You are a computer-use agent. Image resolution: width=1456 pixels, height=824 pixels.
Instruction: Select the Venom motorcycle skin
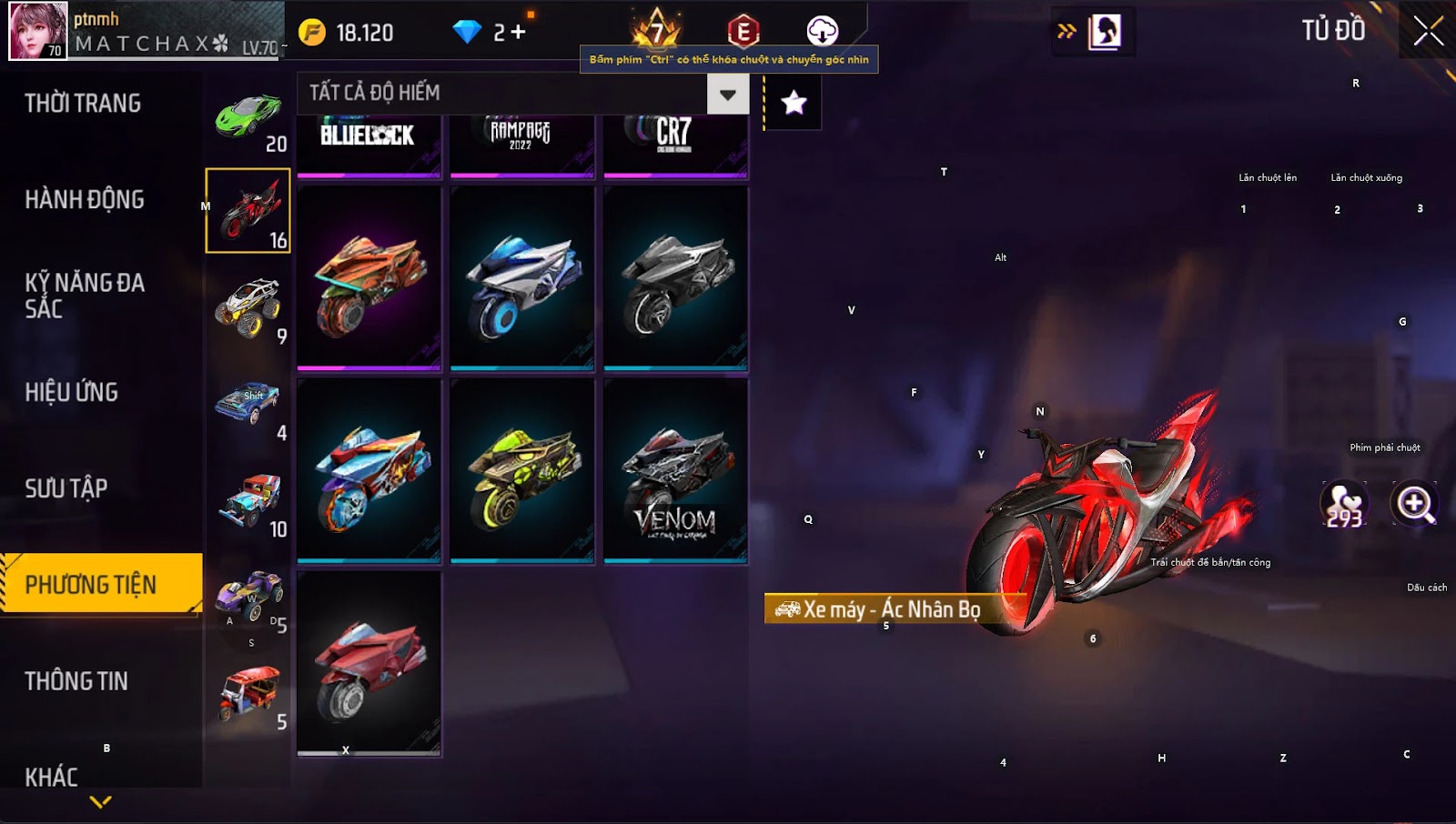tap(675, 471)
